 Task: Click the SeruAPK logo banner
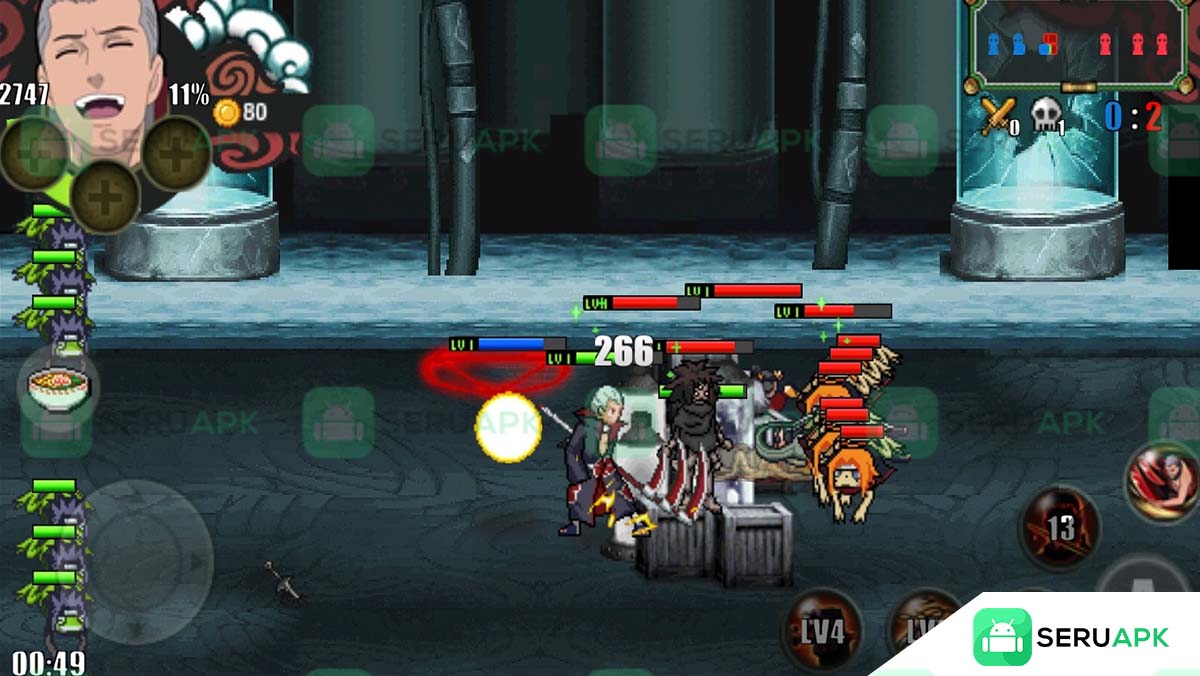tap(1070, 637)
